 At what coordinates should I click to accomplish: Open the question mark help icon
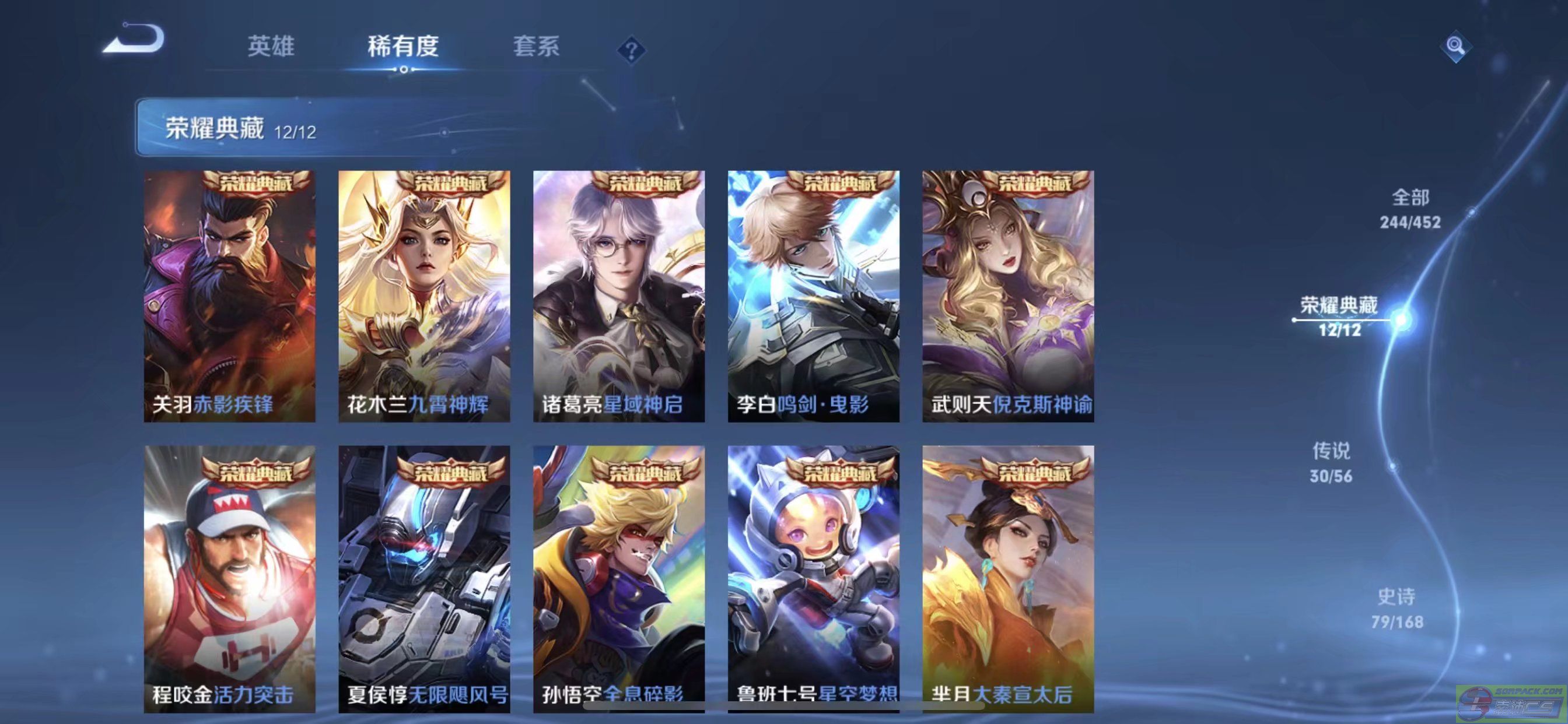[631, 50]
